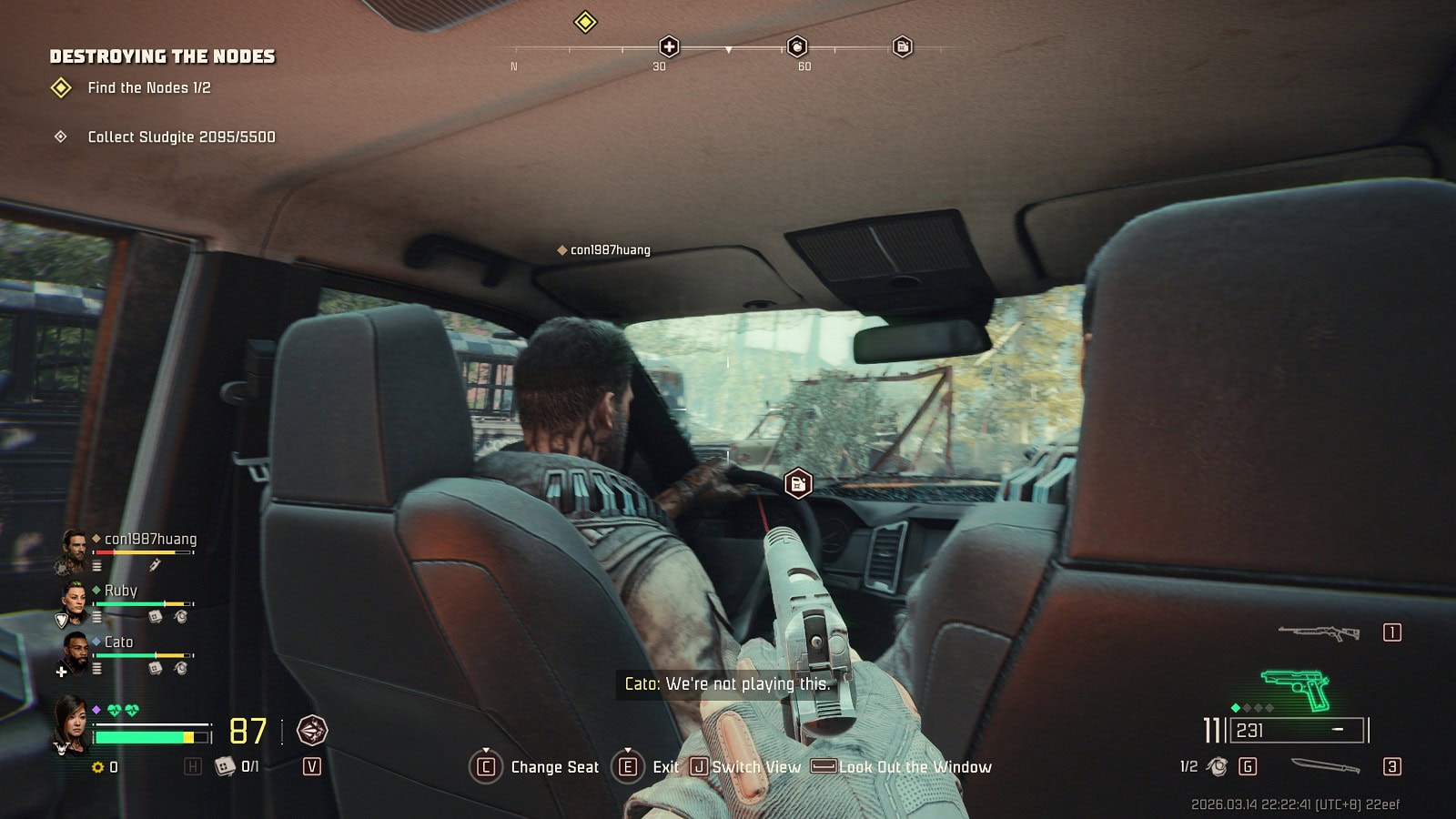This screenshot has height=819, width=1456.
Task: Select Ruby's teammate portrait
Action: click(74, 601)
